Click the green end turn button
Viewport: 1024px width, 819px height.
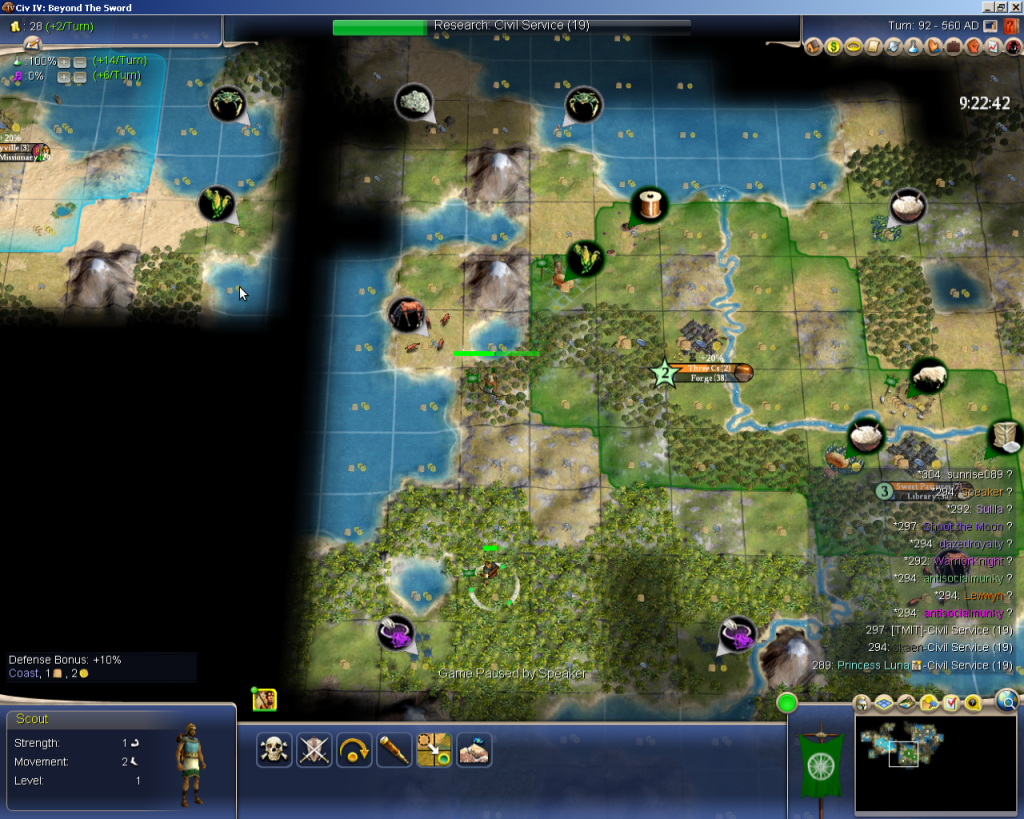click(x=788, y=702)
